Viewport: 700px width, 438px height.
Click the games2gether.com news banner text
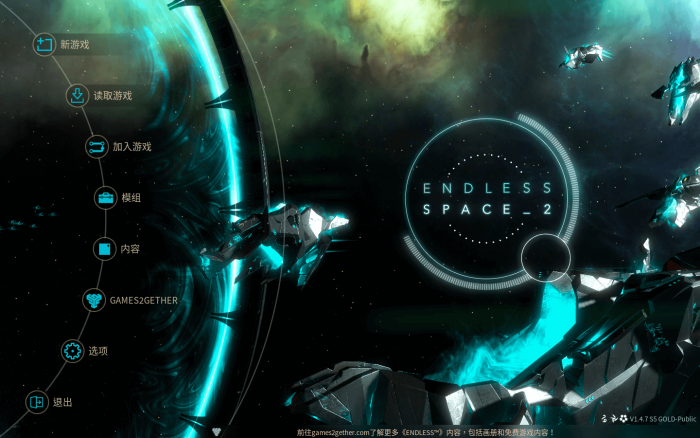(x=440, y=432)
